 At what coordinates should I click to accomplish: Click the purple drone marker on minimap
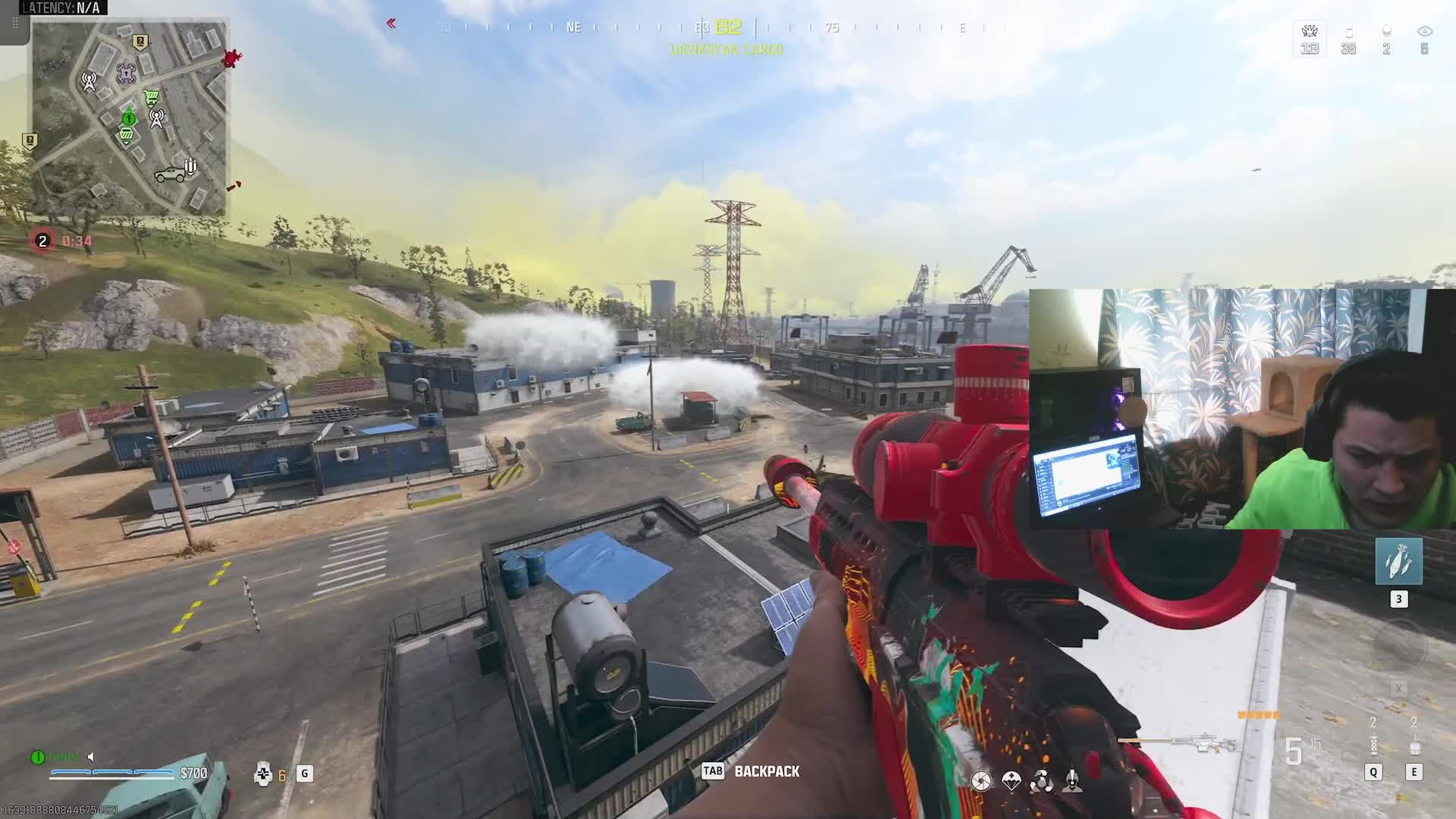coord(126,74)
